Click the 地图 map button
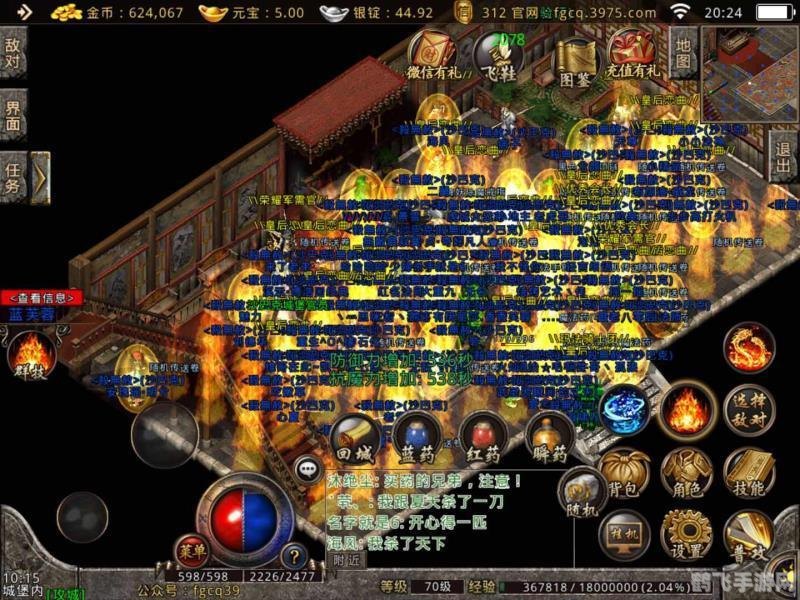The height and width of the screenshot is (600, 800). [x=683, y=53]
